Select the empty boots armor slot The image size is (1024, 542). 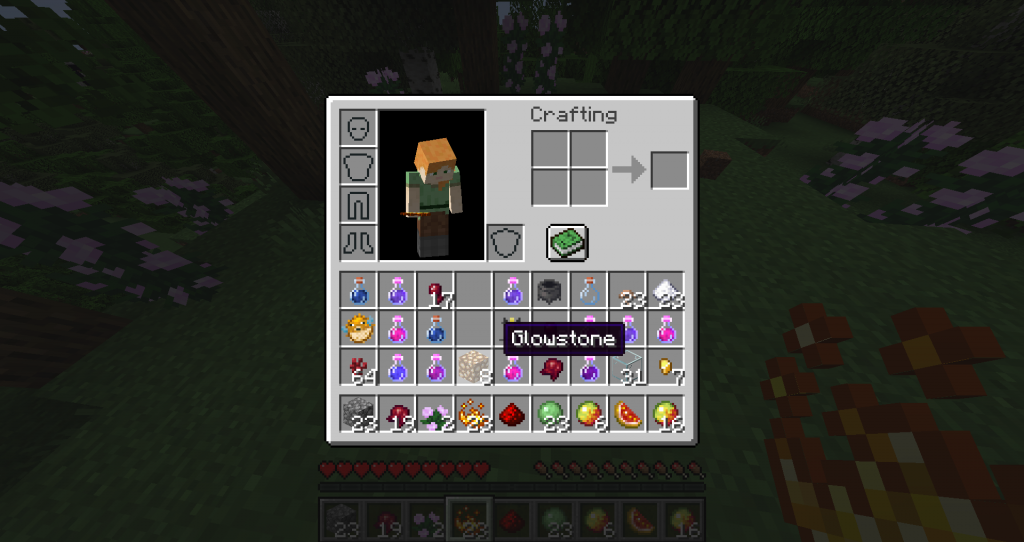point(359,242)
